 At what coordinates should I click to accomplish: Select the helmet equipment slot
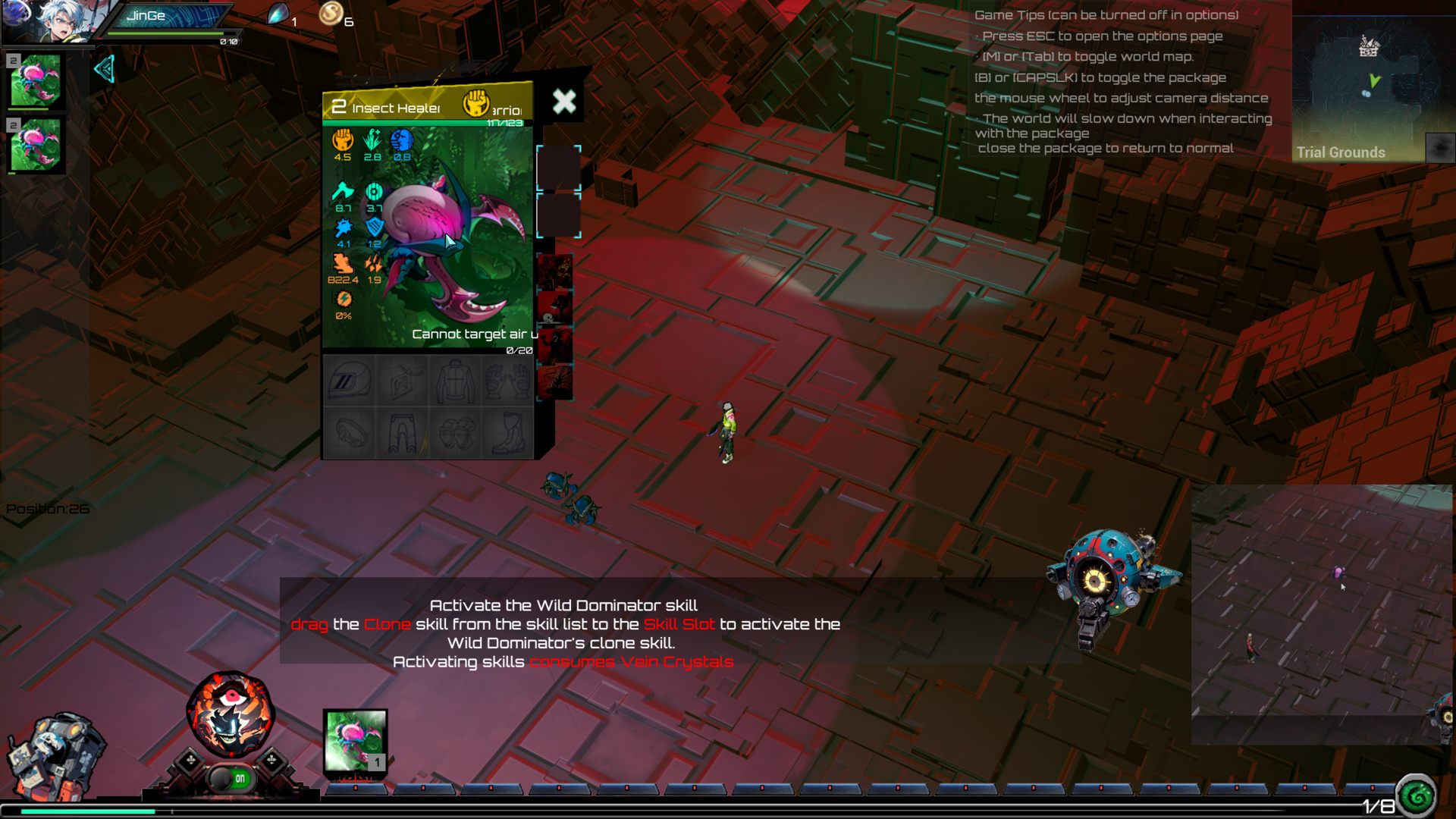pyautogui.click(x=349, y=381)
